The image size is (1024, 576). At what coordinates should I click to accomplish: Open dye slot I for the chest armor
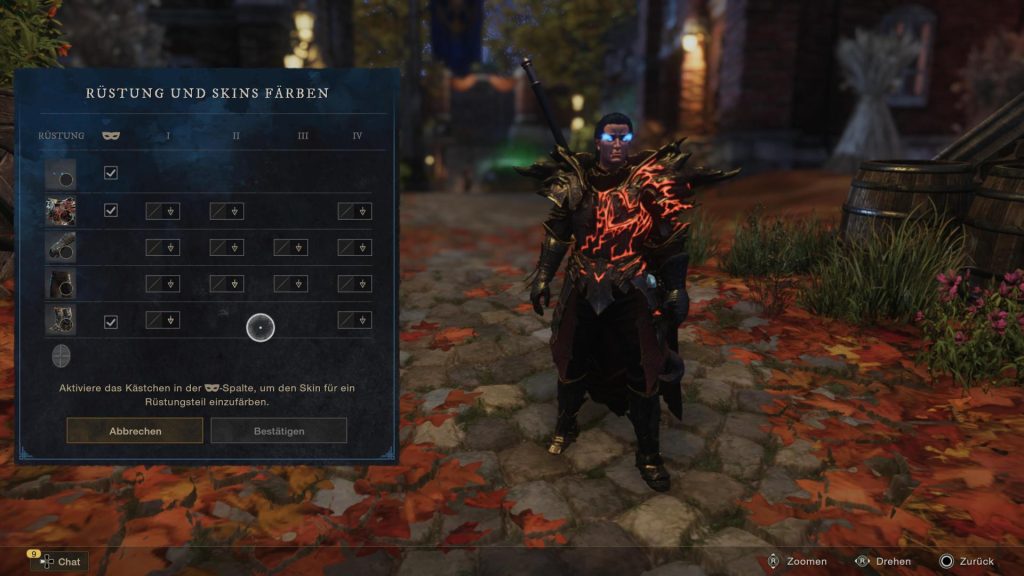163,211
